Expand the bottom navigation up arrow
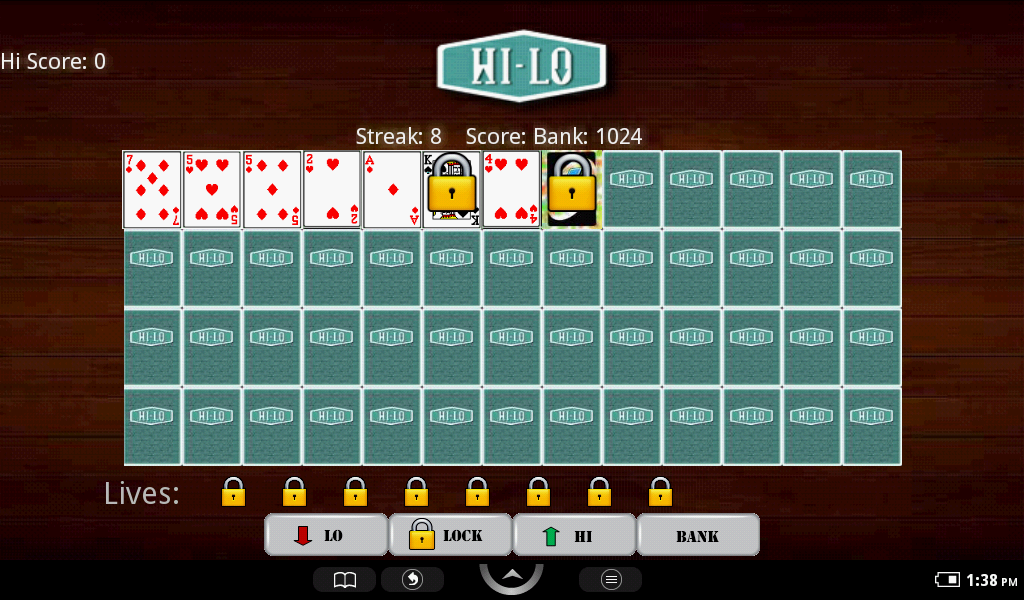1024x600 pixels. click(x=511, y=576)
